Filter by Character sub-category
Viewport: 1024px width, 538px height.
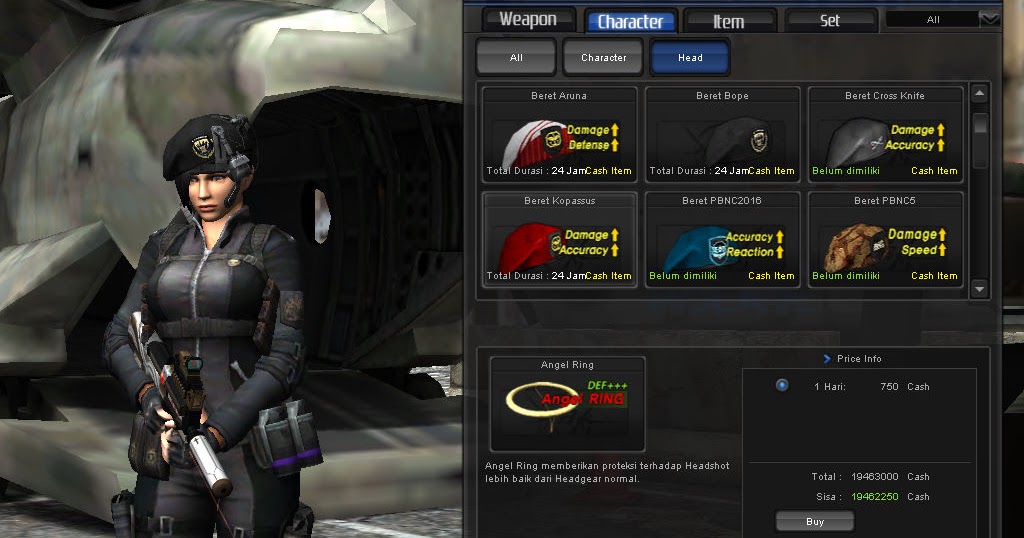tap(604, 58)
